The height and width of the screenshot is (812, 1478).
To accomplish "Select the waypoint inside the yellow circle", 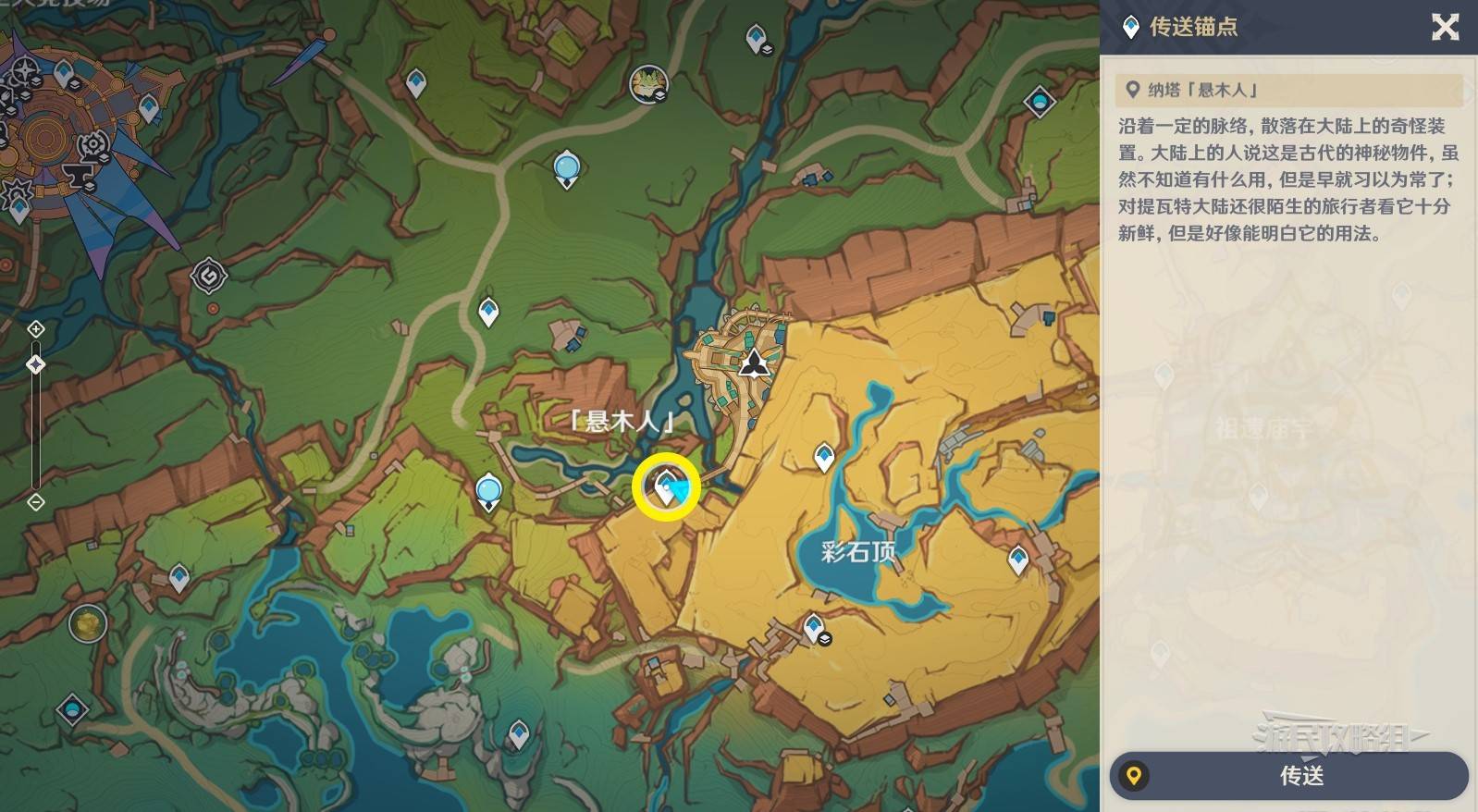I will click(x=665, y=486).
